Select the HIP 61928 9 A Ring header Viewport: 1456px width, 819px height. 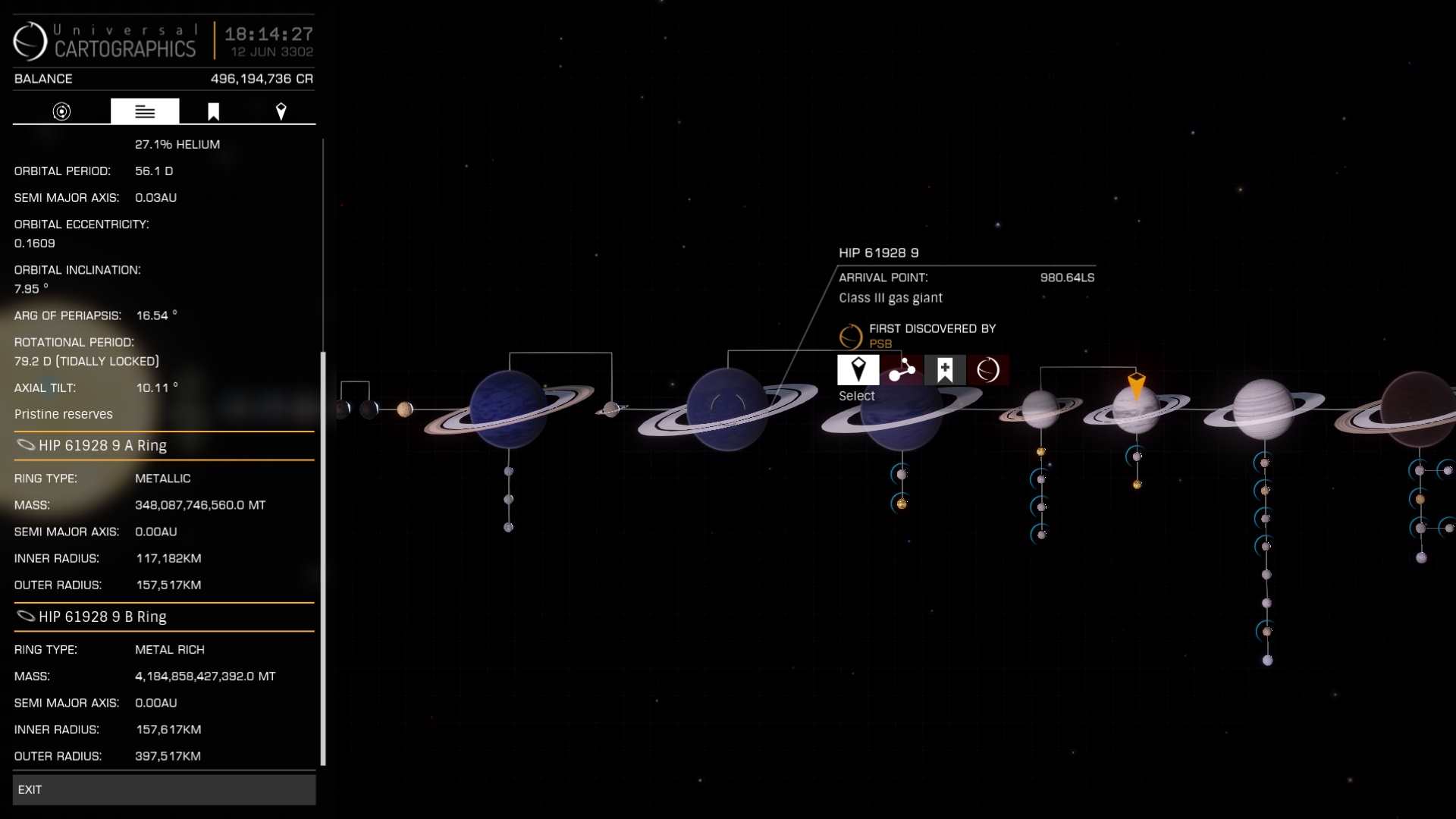164,446
